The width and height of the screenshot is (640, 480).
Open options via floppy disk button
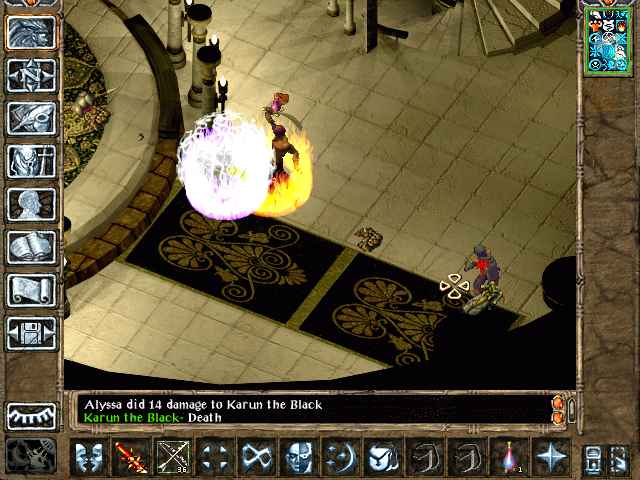coord(32,333)
